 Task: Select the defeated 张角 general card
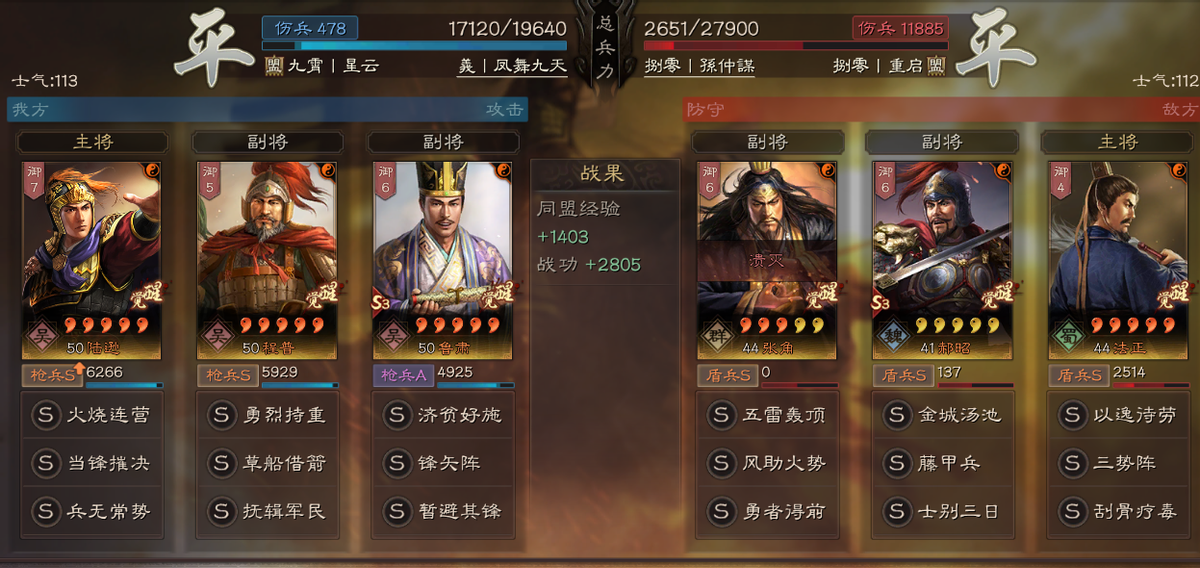pos(766,255)
